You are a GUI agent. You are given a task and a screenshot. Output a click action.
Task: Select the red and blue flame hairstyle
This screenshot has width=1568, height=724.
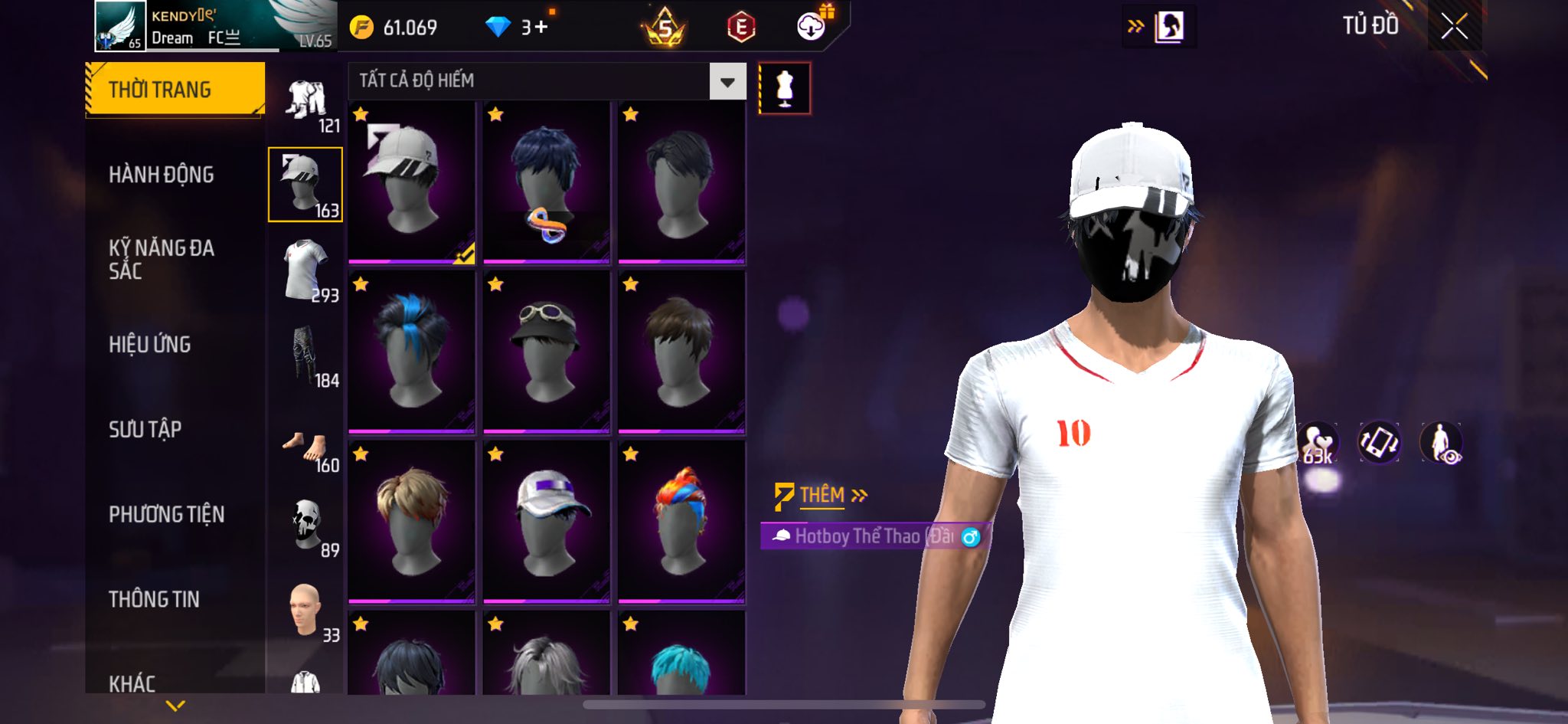(681, 521)
